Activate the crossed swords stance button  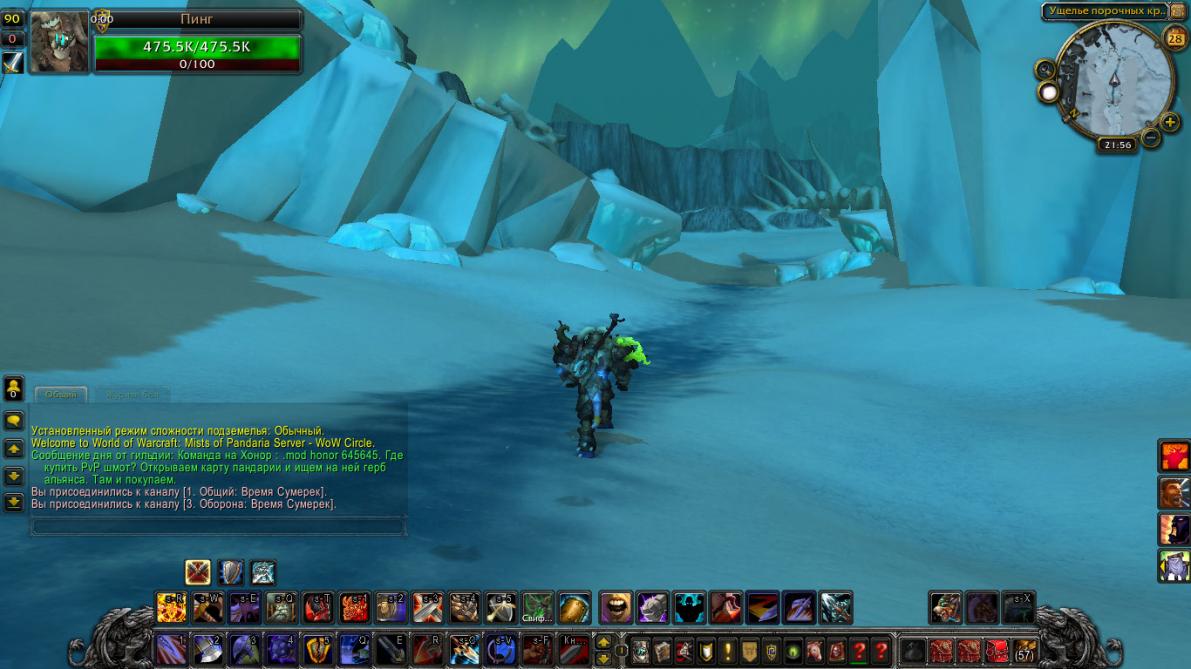198,572
